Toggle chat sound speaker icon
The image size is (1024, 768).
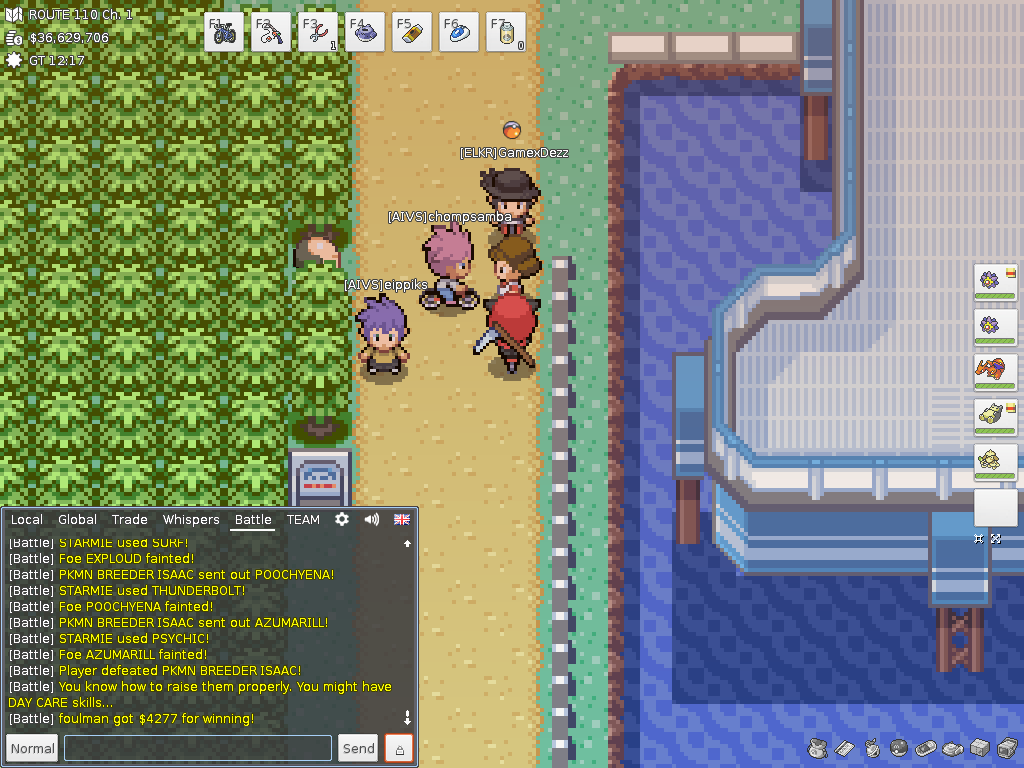click(372, 520)
